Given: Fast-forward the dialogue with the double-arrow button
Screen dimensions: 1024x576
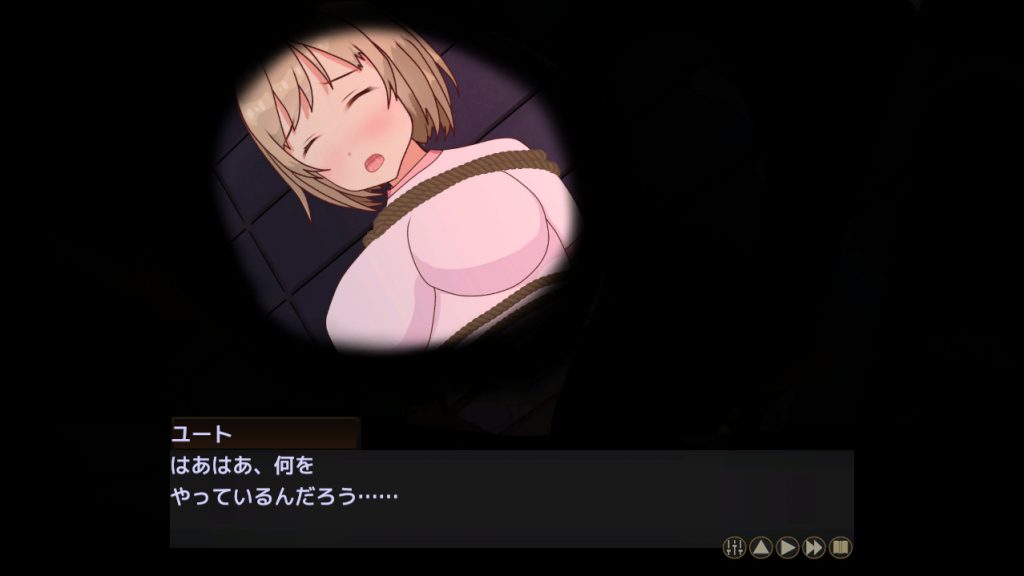Looking at the screenshot, I should 814,547.
